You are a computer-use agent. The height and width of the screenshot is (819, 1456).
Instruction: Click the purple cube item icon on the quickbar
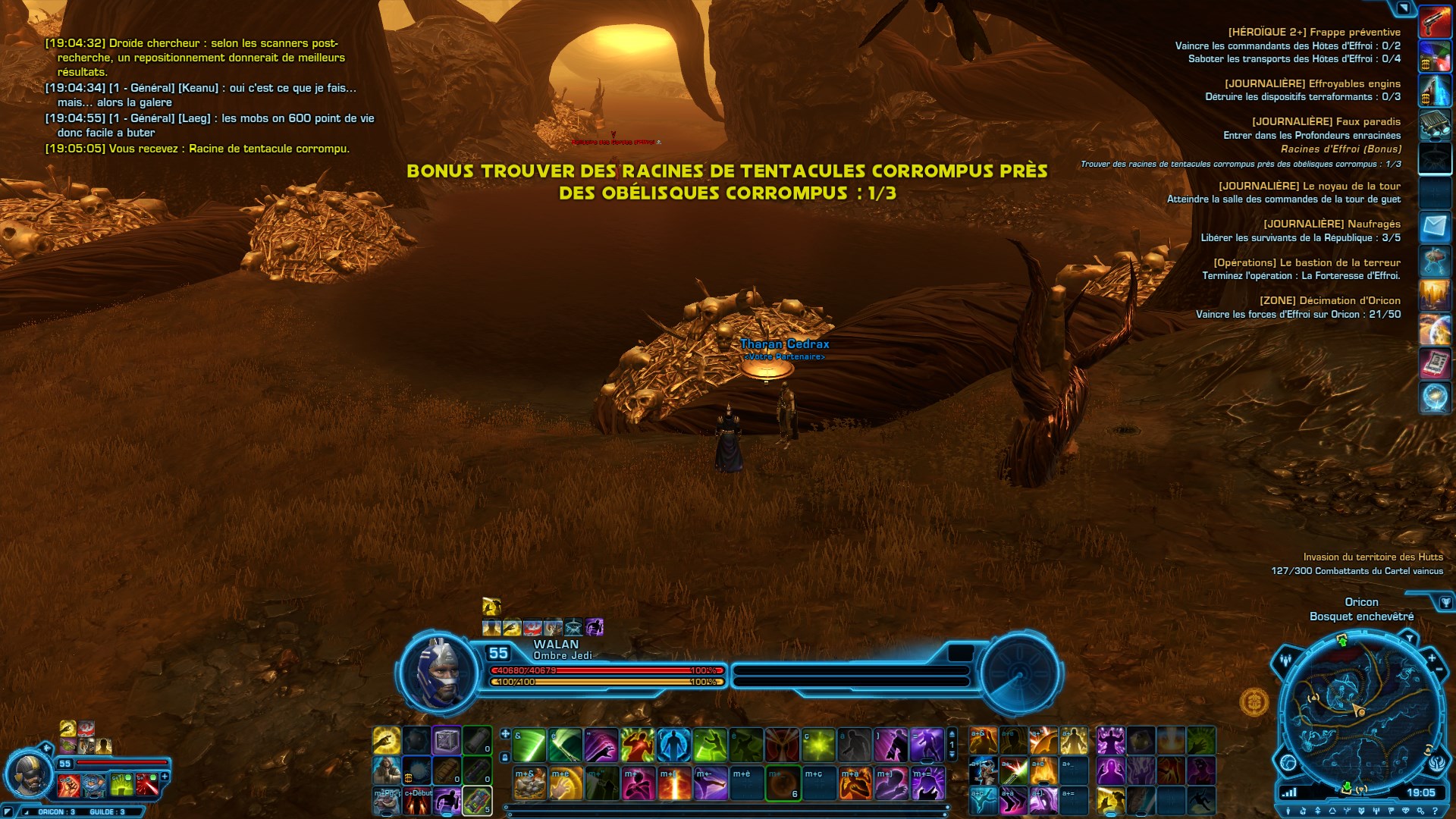[447, 741]
